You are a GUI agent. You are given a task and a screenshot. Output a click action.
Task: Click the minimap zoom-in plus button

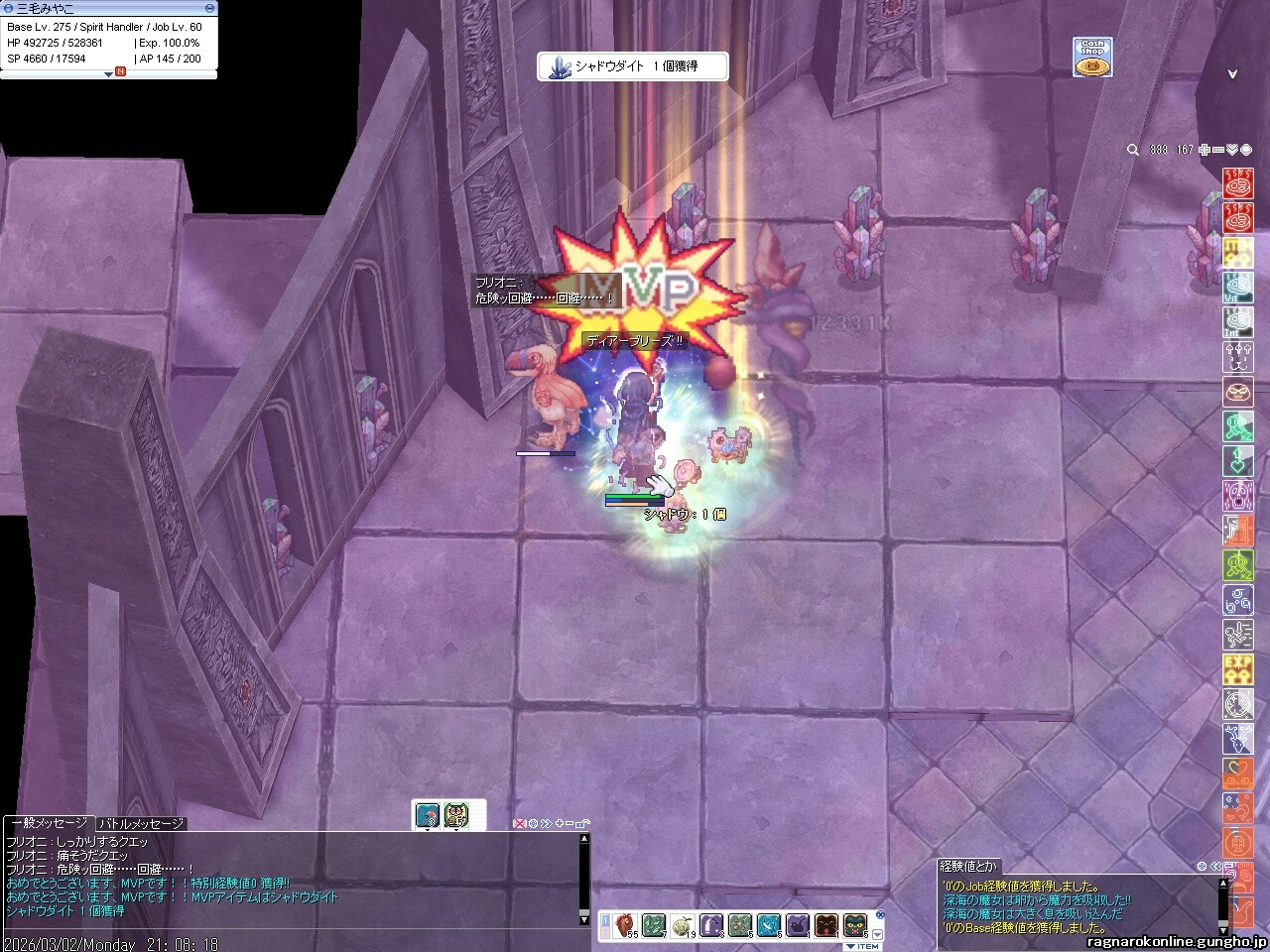[x=1204, y=150]
